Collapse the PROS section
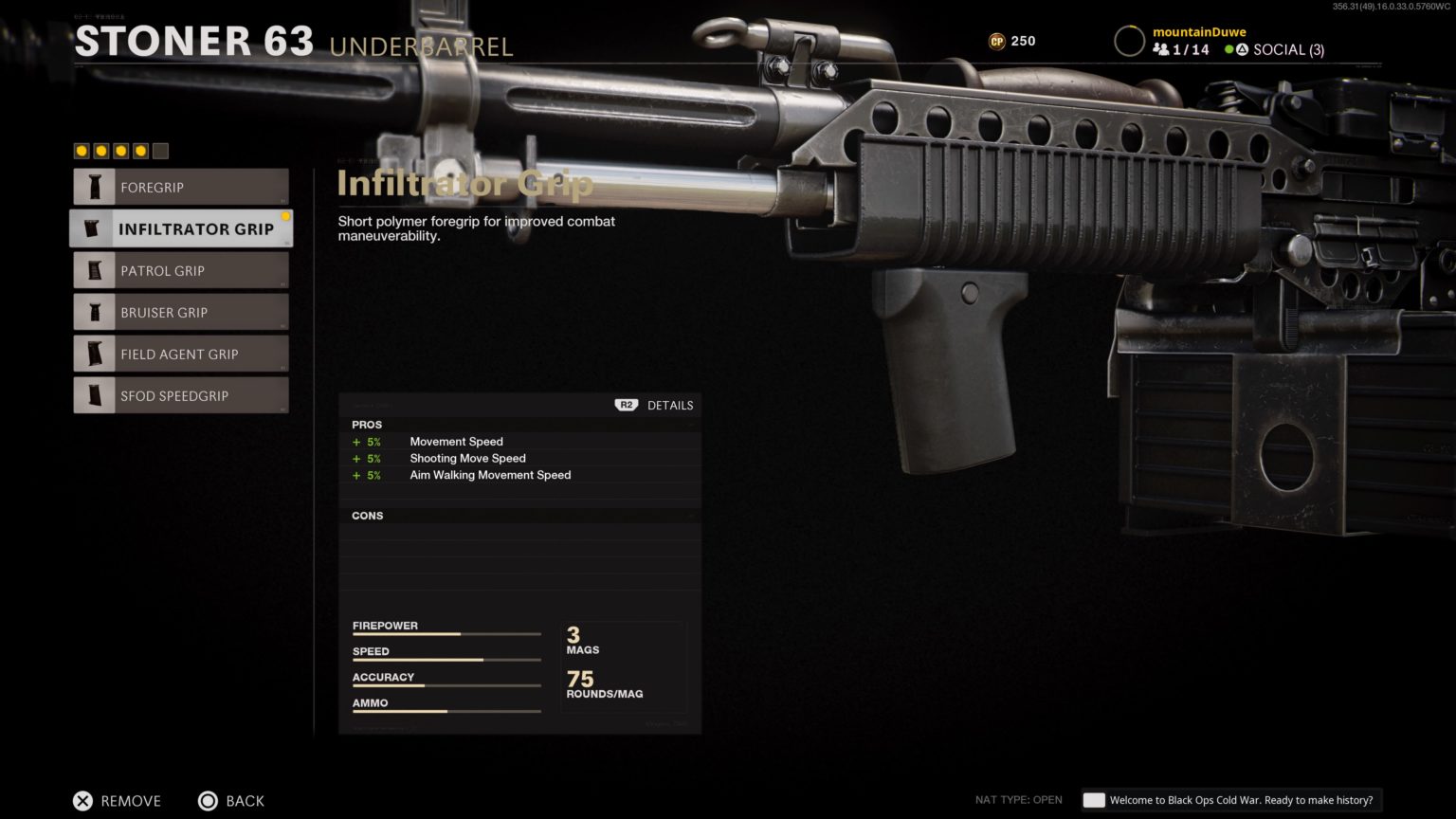 [x=691, y=425]
